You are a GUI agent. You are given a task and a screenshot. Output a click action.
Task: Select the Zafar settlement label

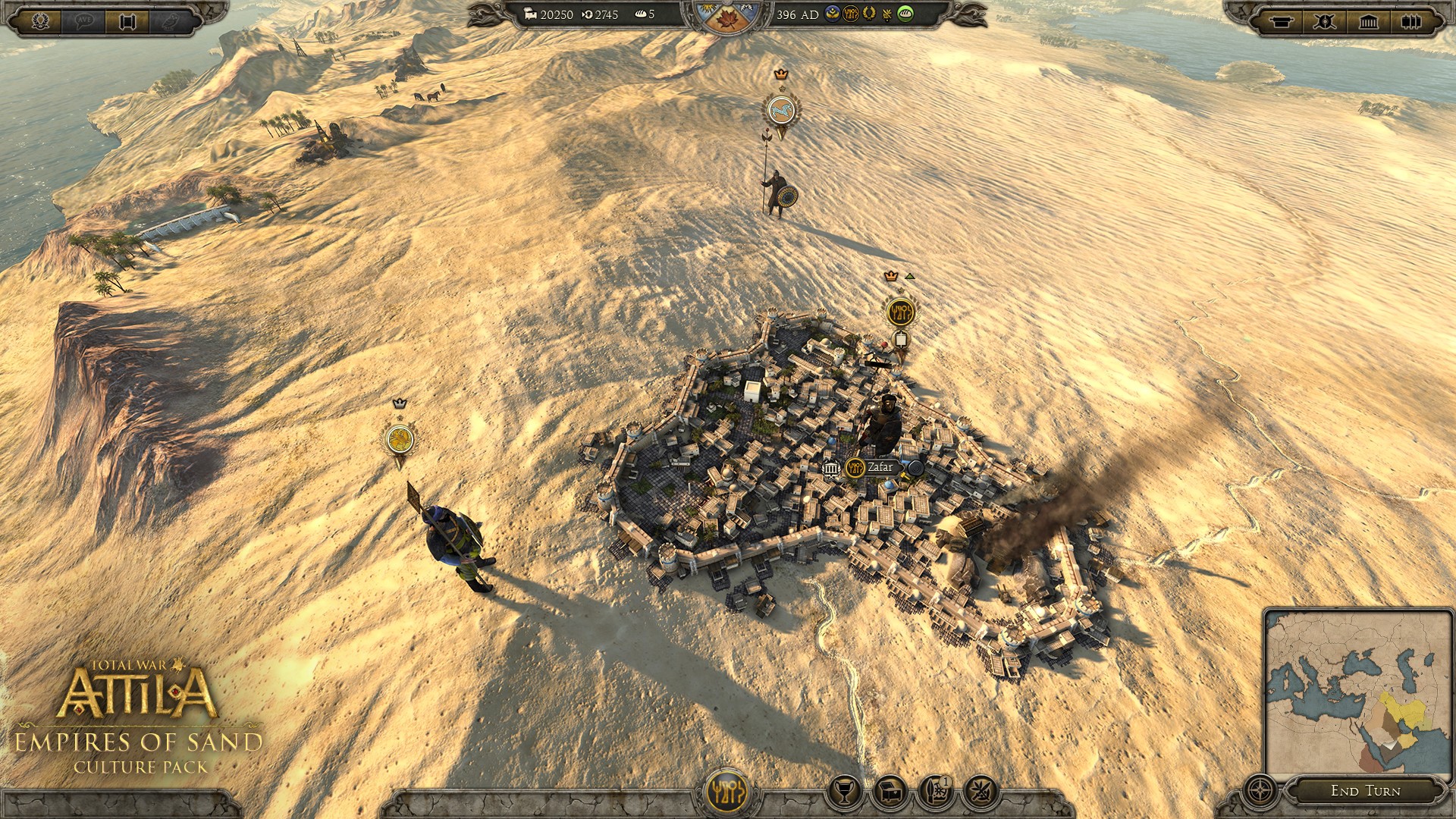(x=880, y=468)
